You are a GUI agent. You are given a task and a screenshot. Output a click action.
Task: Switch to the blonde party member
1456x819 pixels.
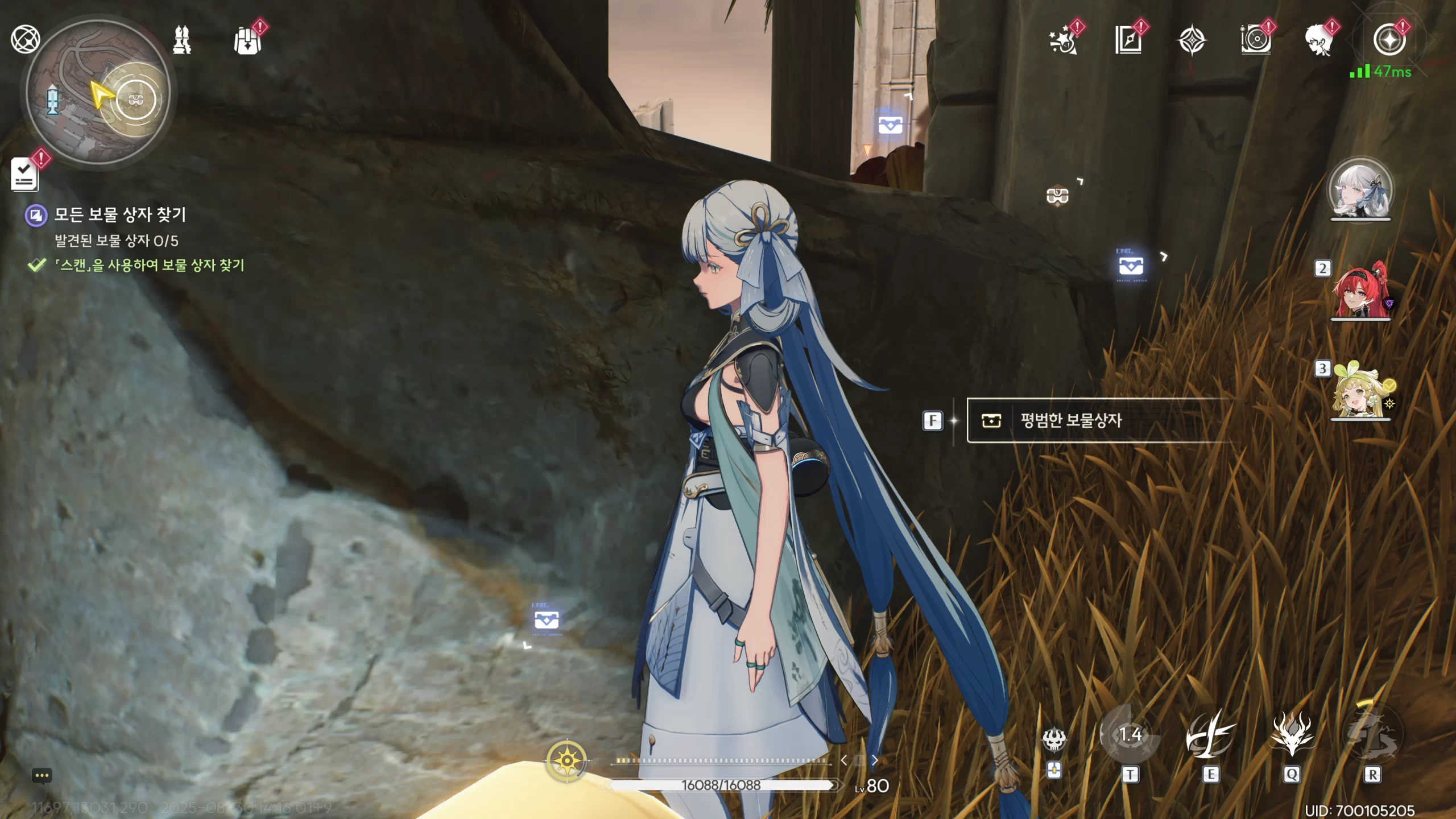point(1360,391)
